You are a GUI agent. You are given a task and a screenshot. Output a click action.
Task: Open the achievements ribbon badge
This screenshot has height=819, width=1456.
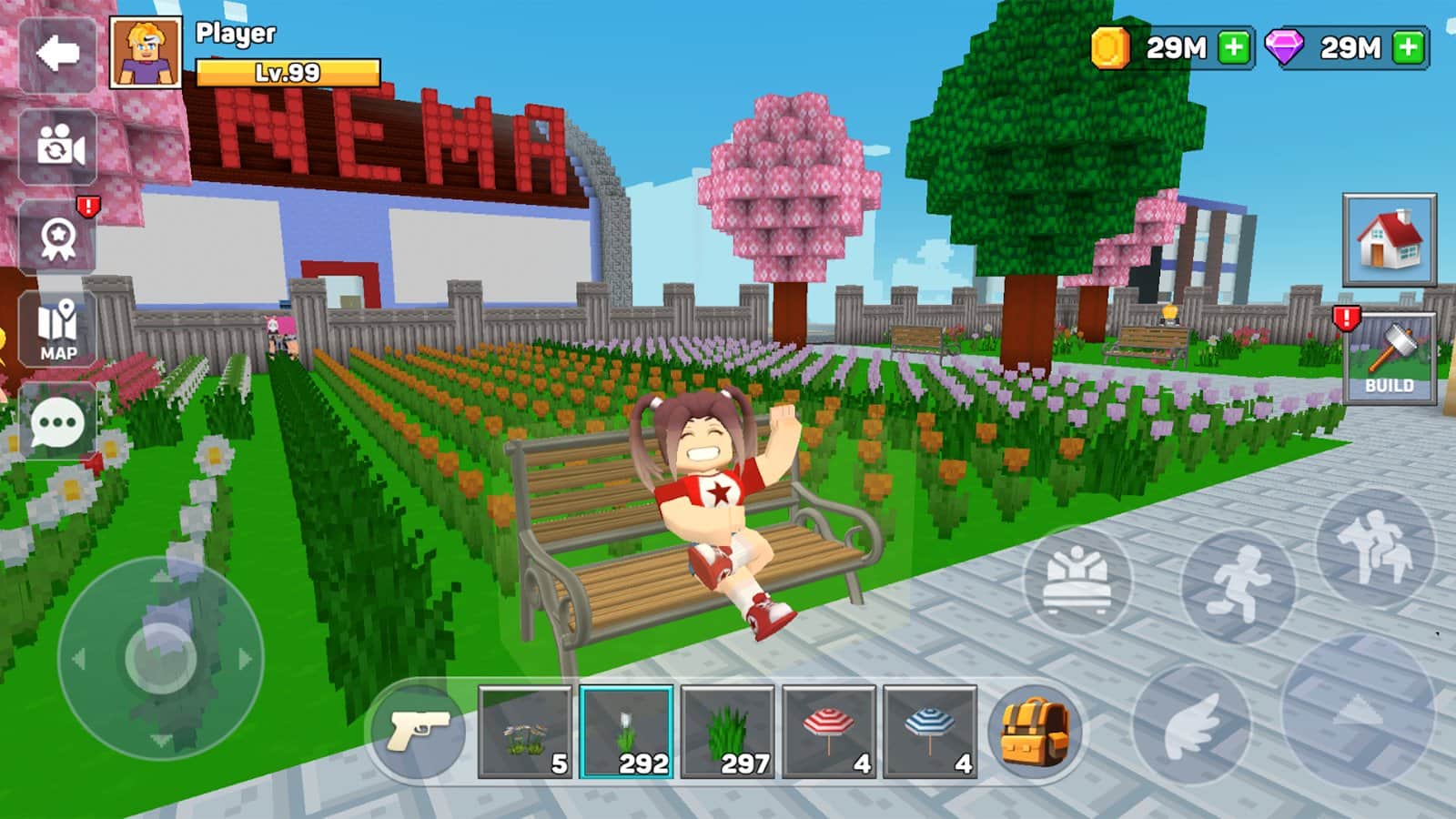pos(57,238)
